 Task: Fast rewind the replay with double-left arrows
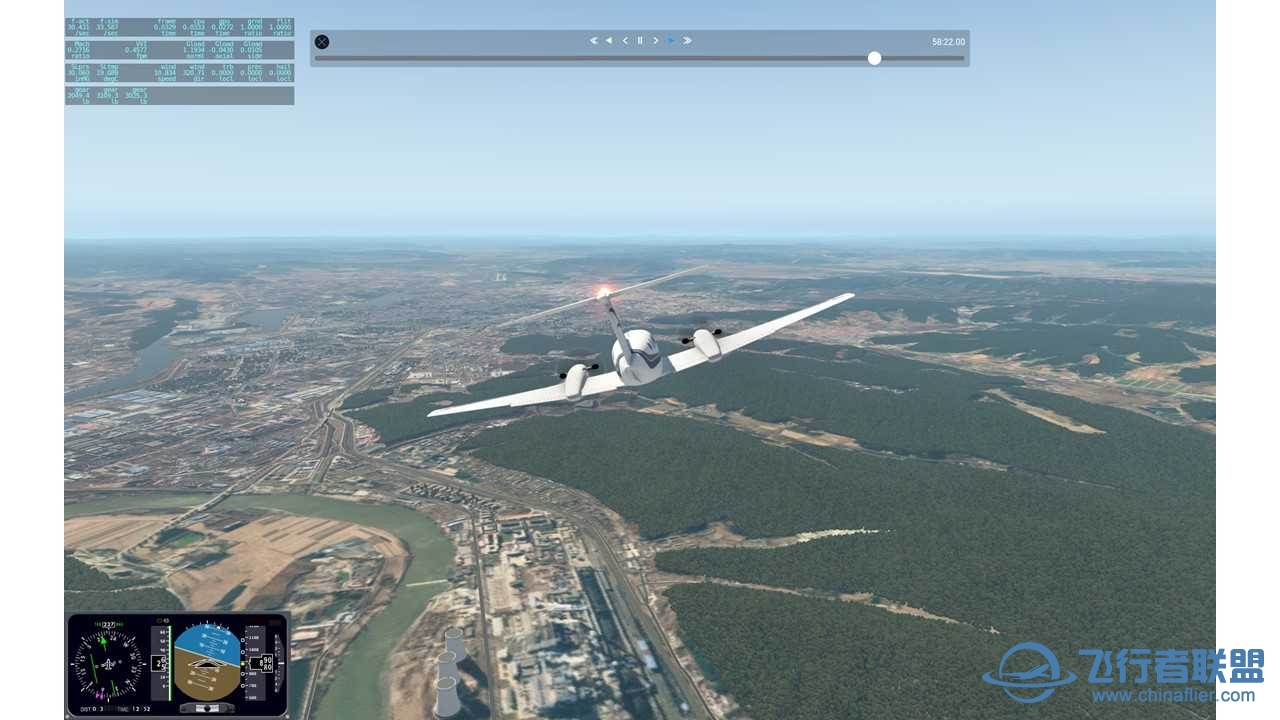click(x=593, y=41)
